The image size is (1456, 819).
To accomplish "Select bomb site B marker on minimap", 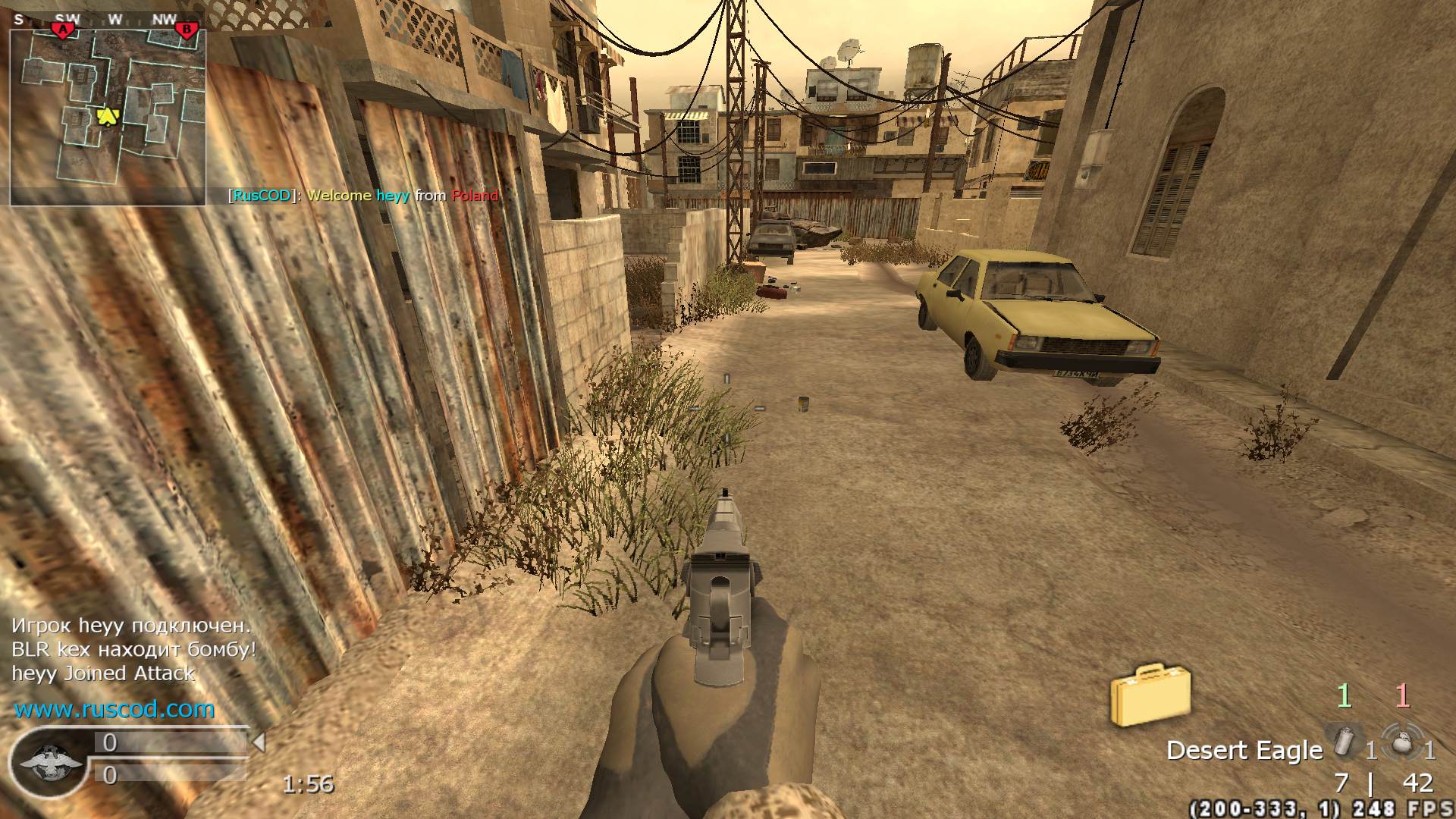I will click(186, 30).
